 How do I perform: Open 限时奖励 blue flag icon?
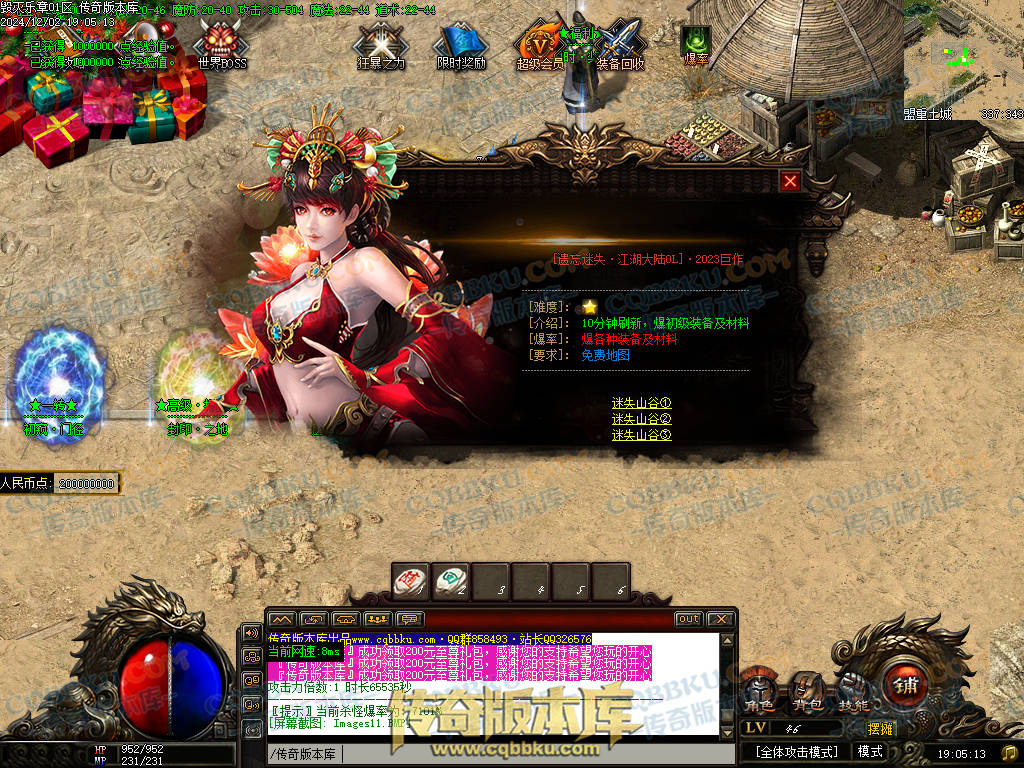click(460, 46)
